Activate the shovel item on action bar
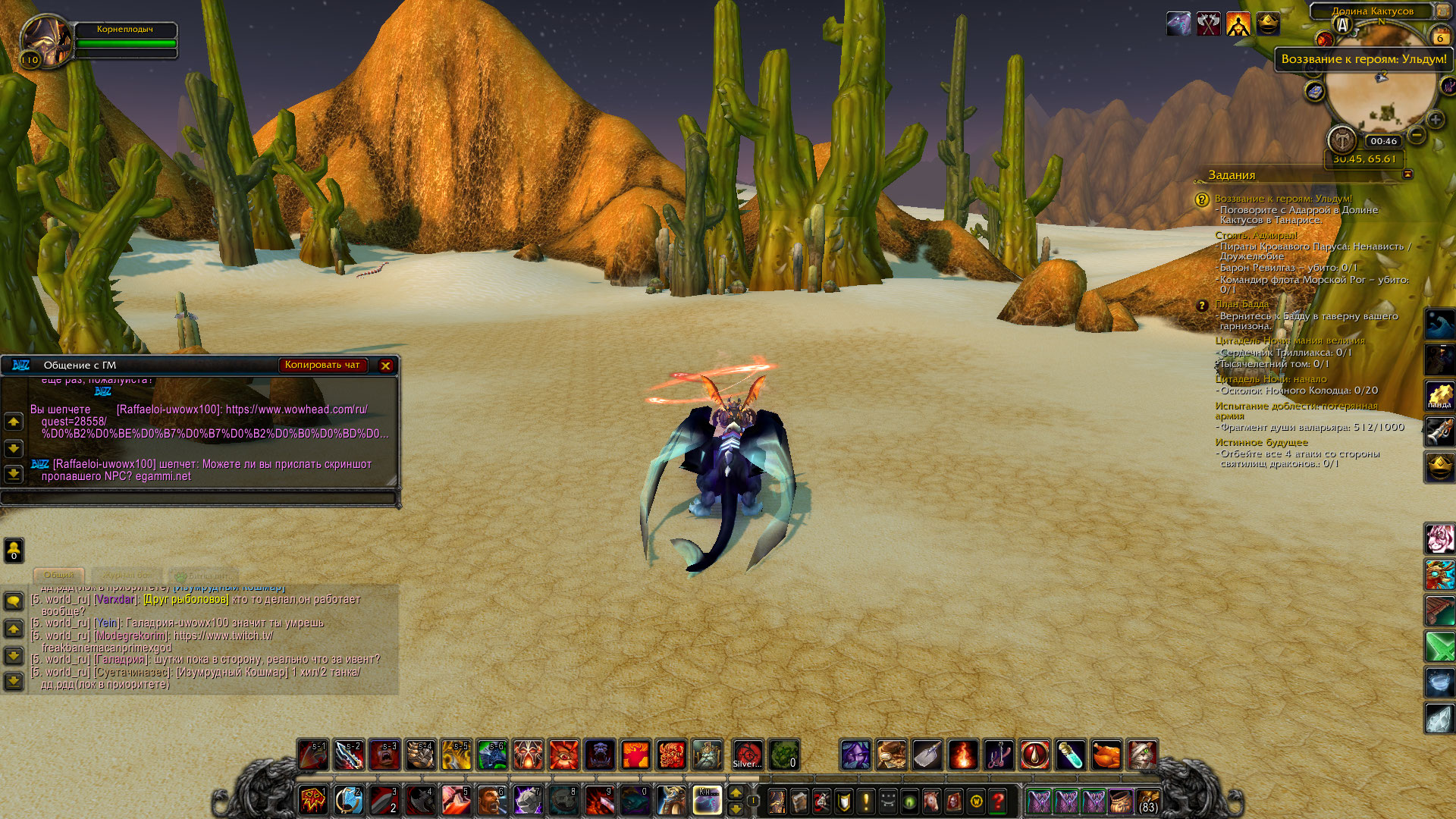This screenshot has width=1456, height=819. coord(927,755)
